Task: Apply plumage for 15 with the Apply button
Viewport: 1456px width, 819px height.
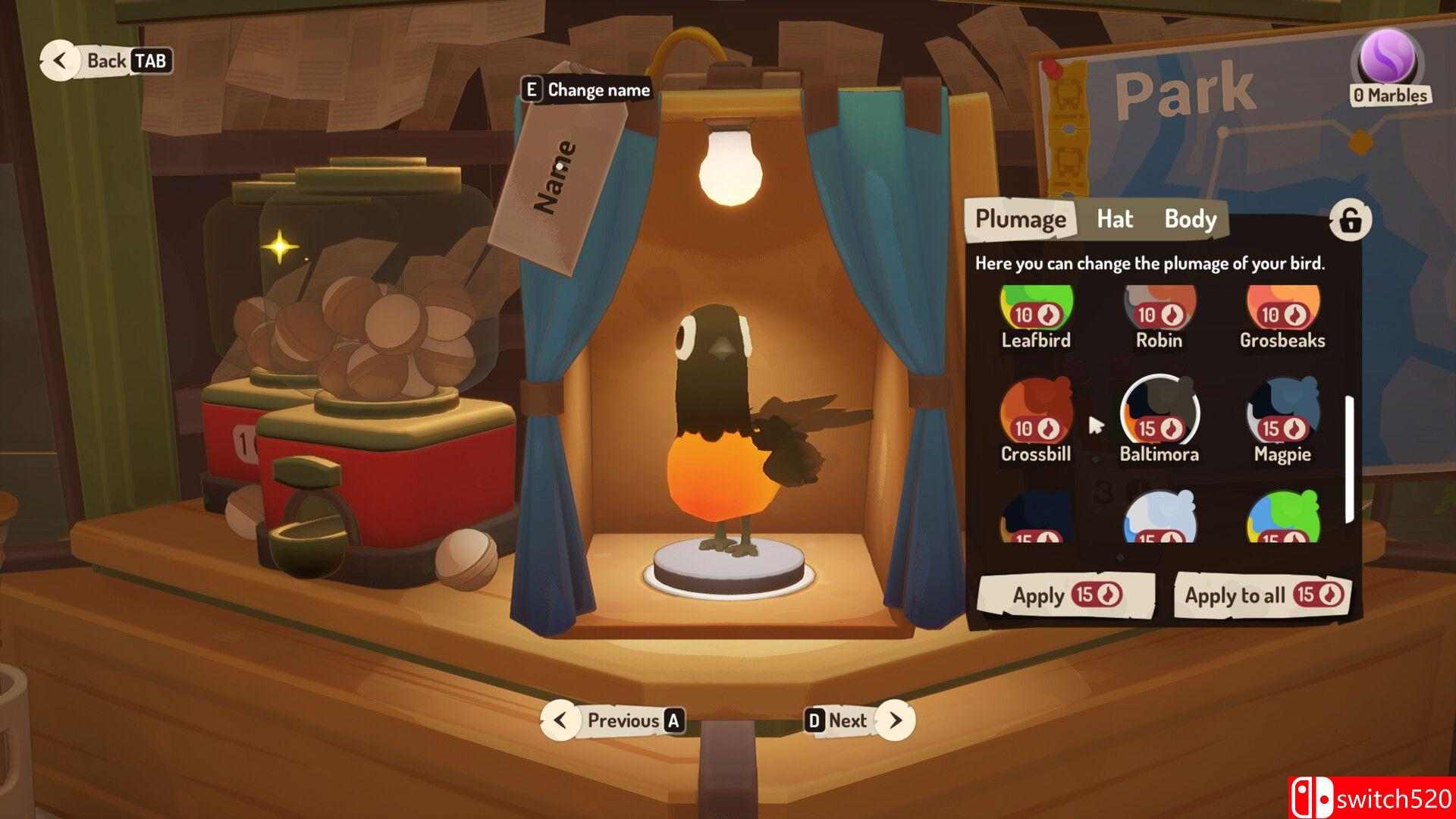Action: 1065,595
